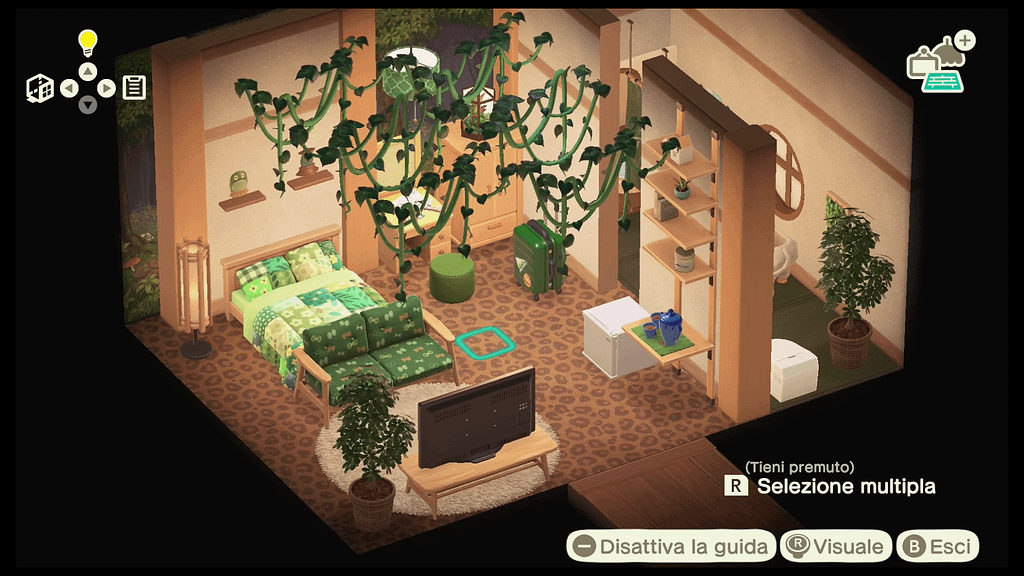Click the up arrow on the d-pad
The image size is (1024, 576).
click(88, 71)
